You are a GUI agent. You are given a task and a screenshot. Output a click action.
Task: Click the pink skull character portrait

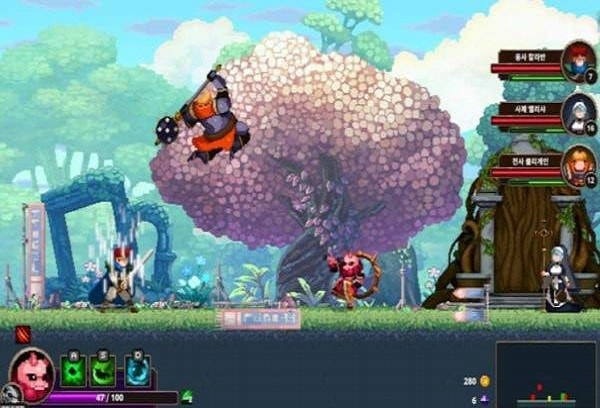33,372
